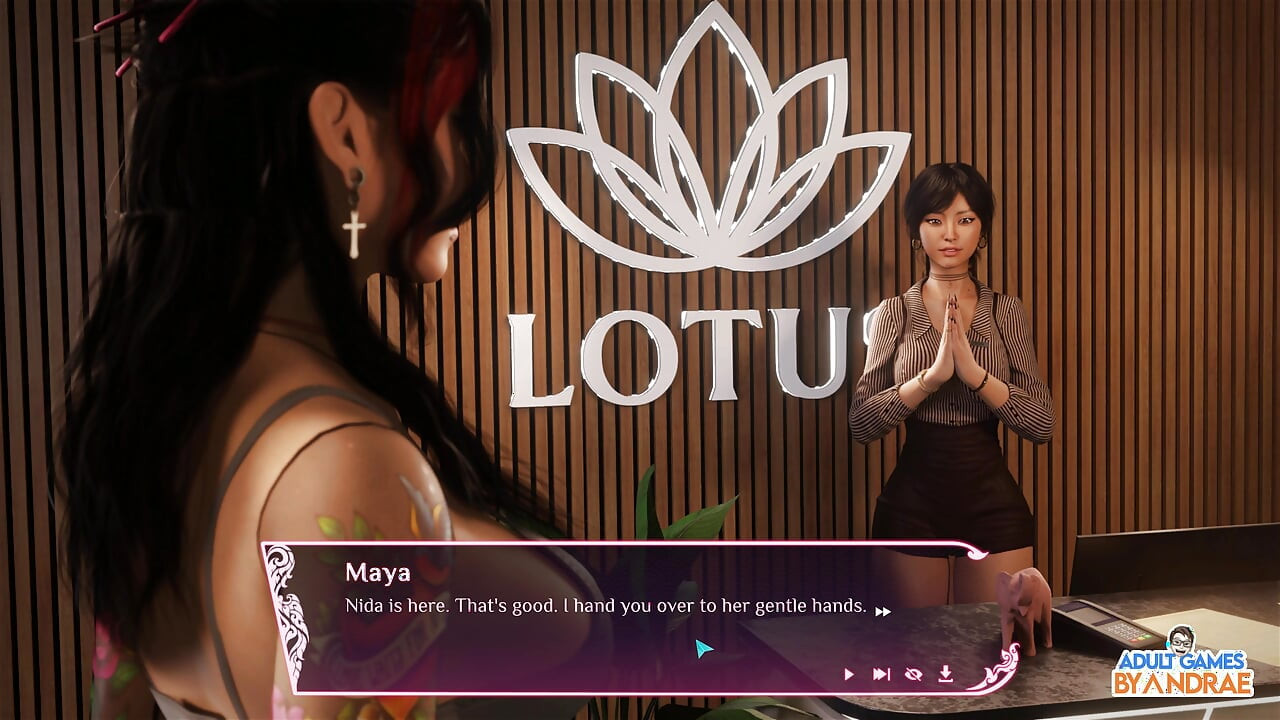This screenshot has width=1280, height=720.
Task: Click the download-arrow save icon
Action: click(x=945, y=675)
